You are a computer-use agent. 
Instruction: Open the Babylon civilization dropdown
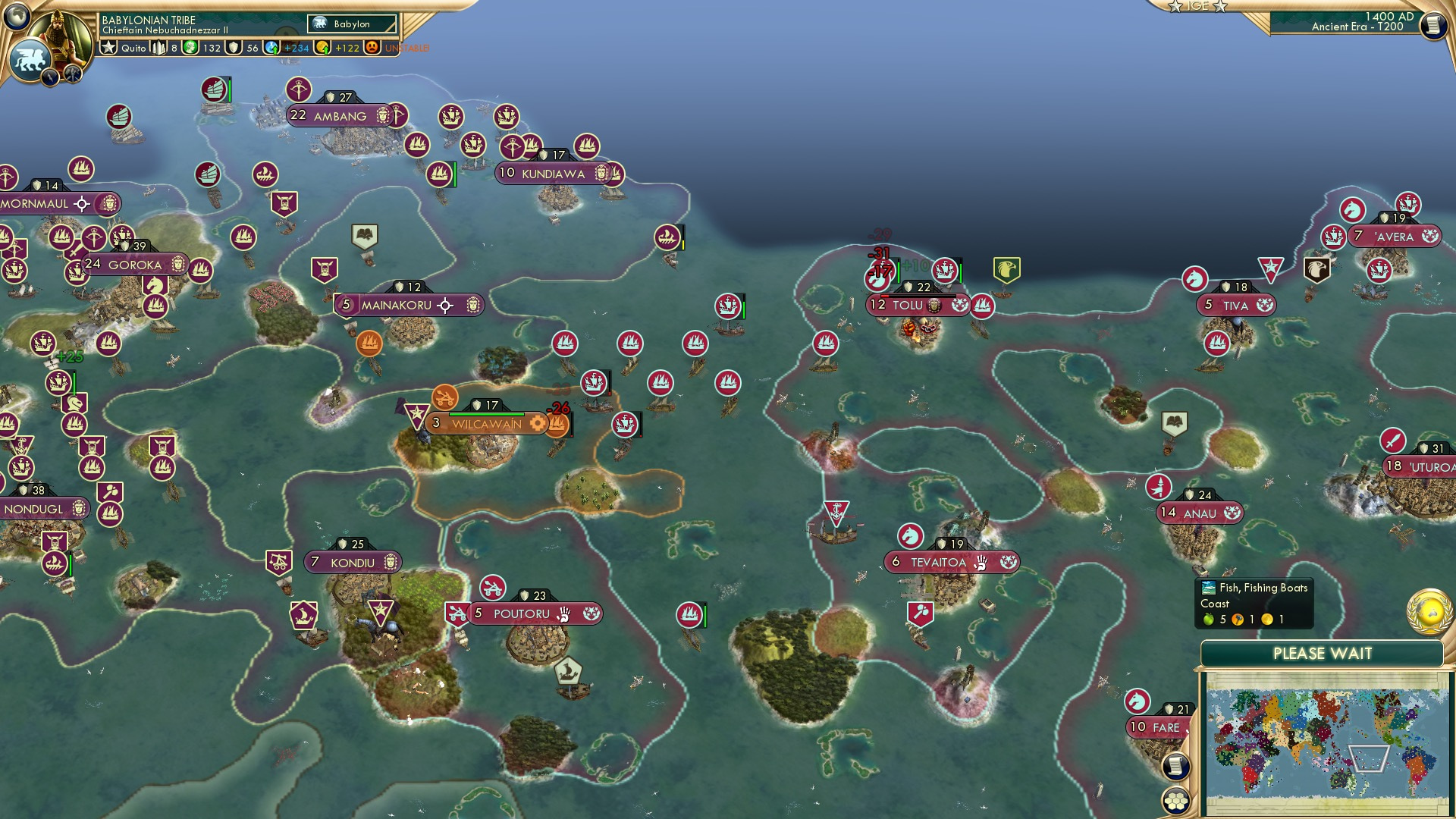click(x=350, y=24)
